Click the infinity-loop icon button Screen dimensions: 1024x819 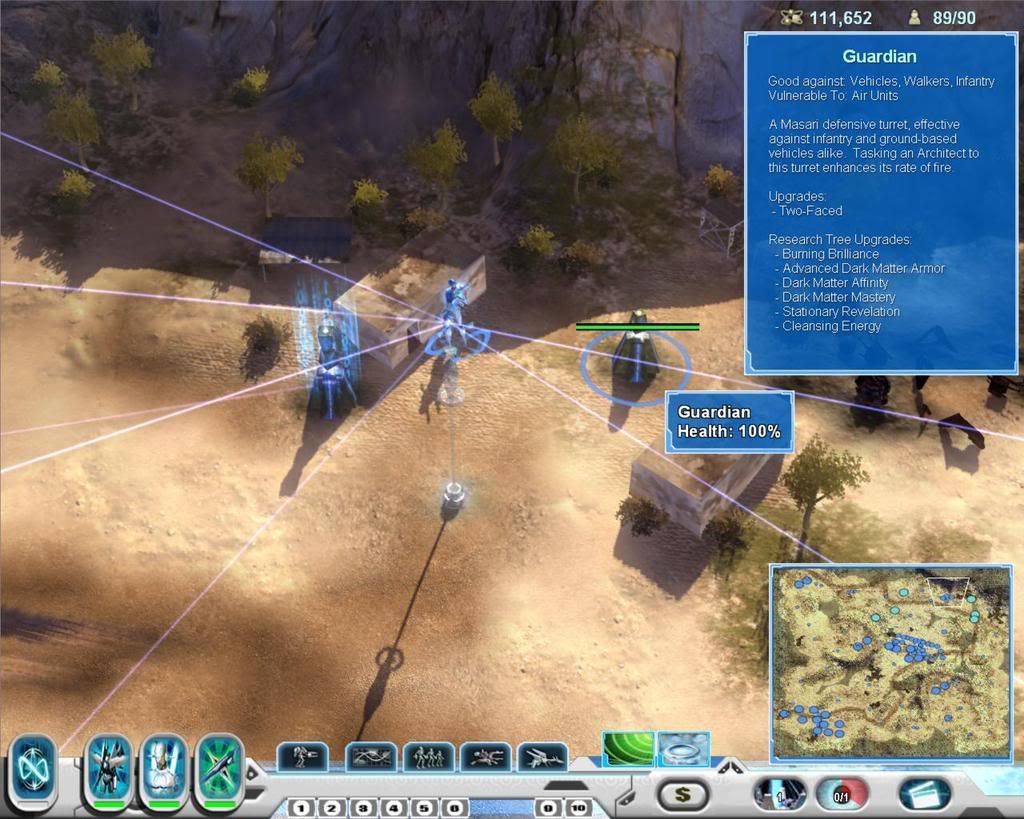(33, 772)
